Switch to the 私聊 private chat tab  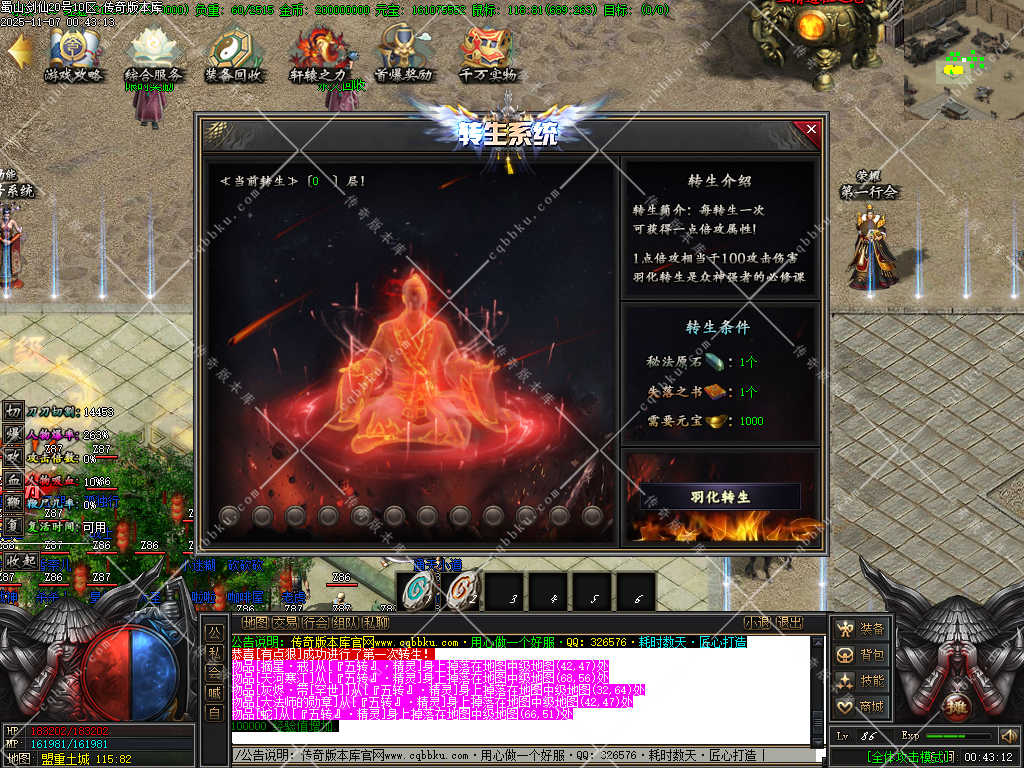point(375,622)
